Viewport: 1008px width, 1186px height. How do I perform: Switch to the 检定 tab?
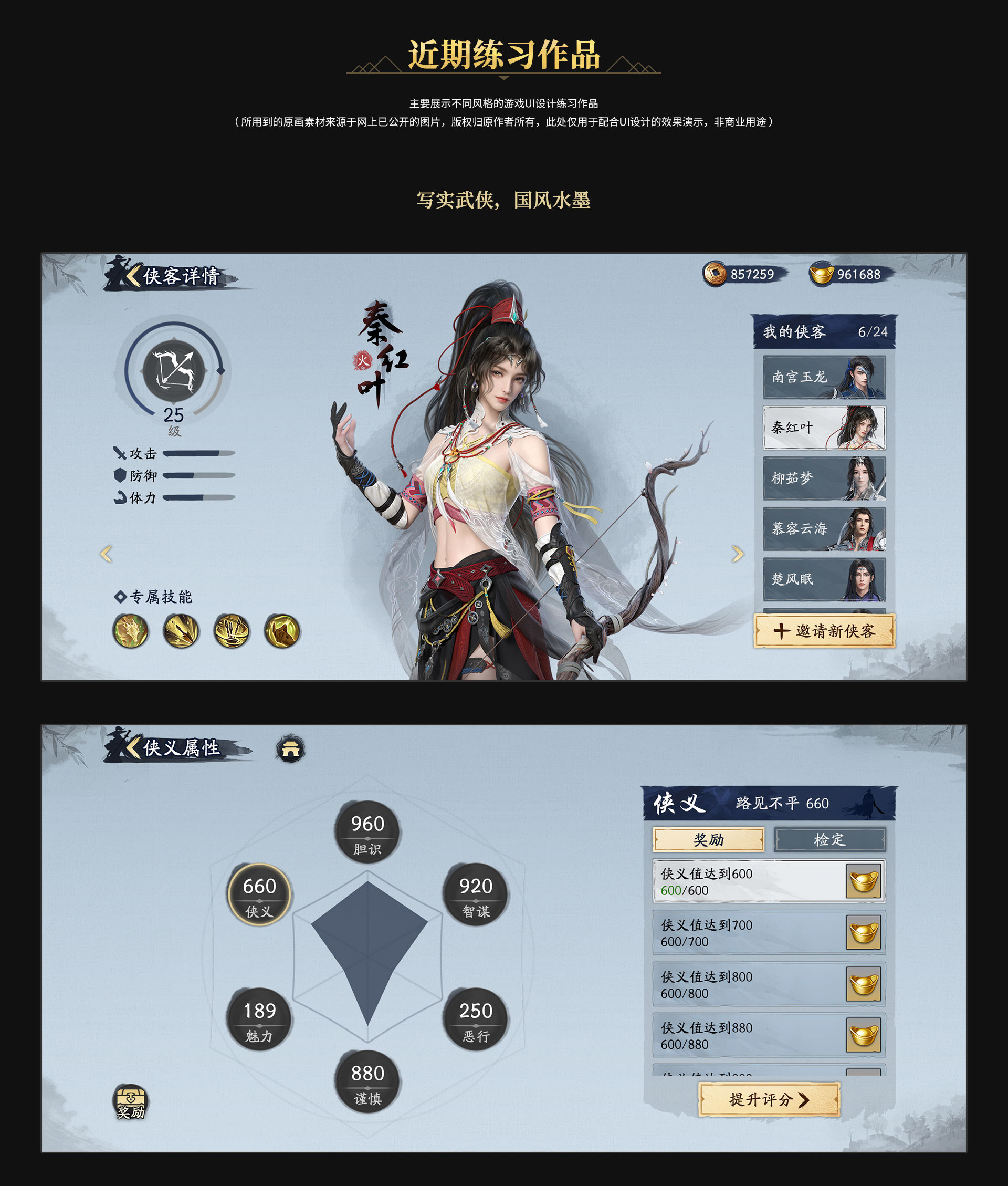[x=829, y=840]
